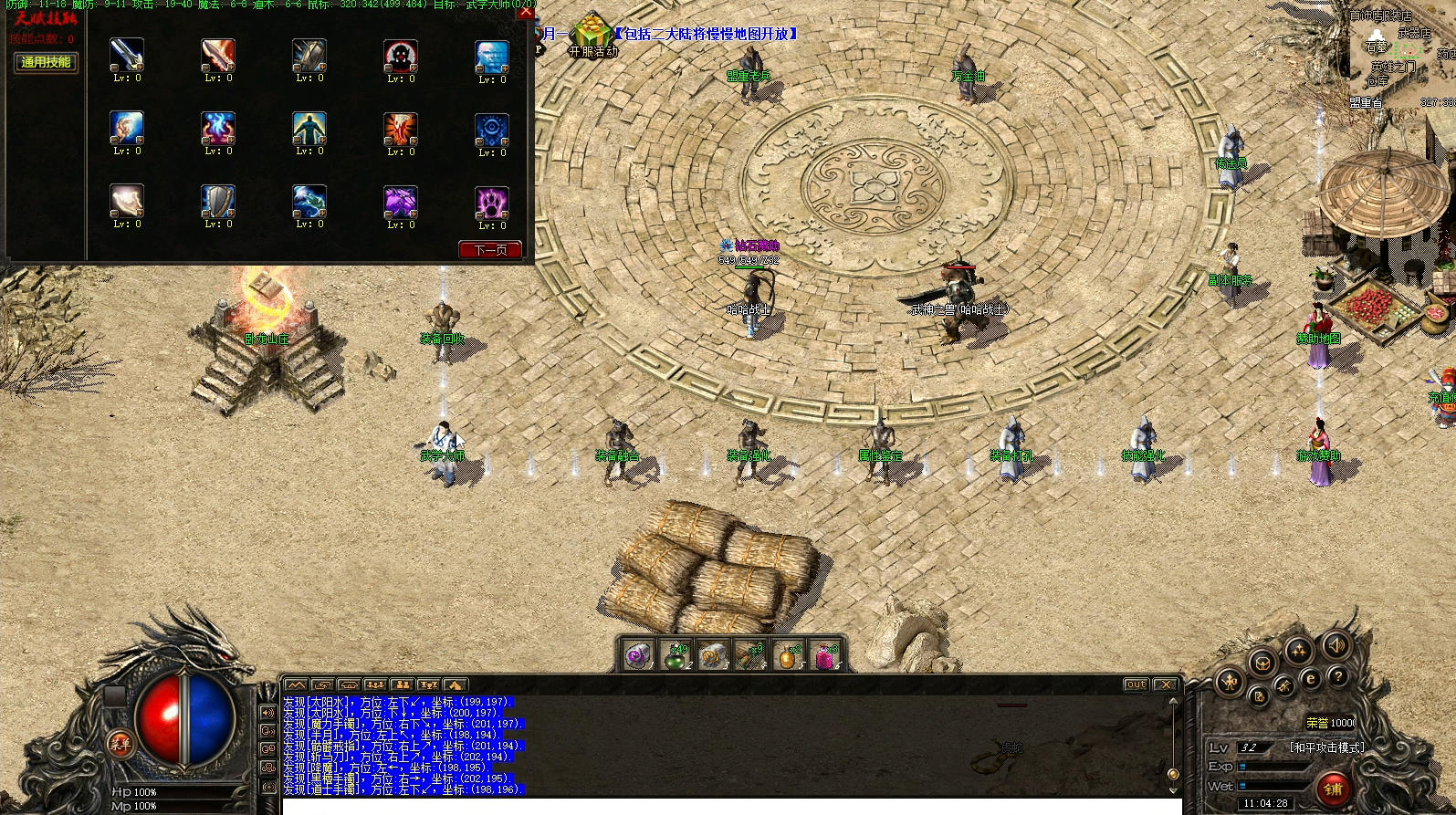
Task: Go to next page with 下一页
Action: point(490,249)
